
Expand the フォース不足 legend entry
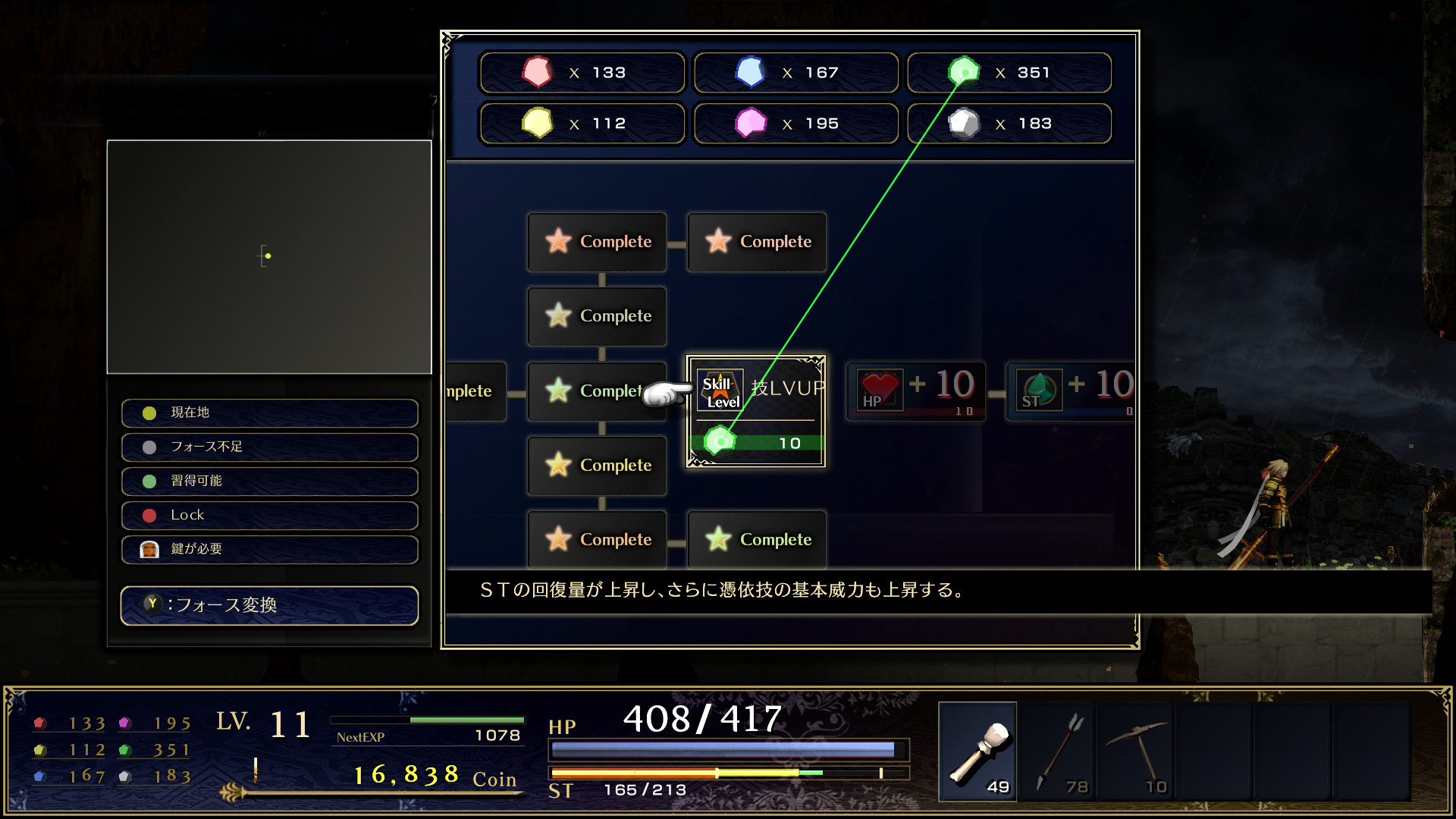(269, 447)
